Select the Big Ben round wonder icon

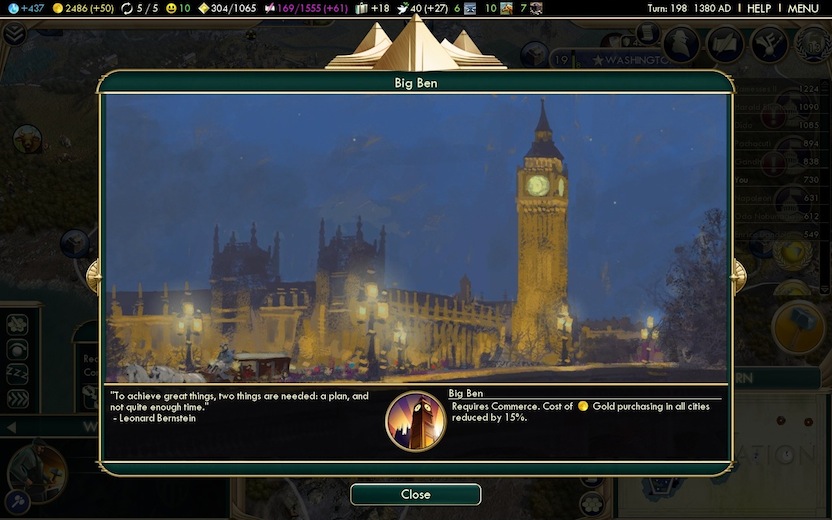415,421
